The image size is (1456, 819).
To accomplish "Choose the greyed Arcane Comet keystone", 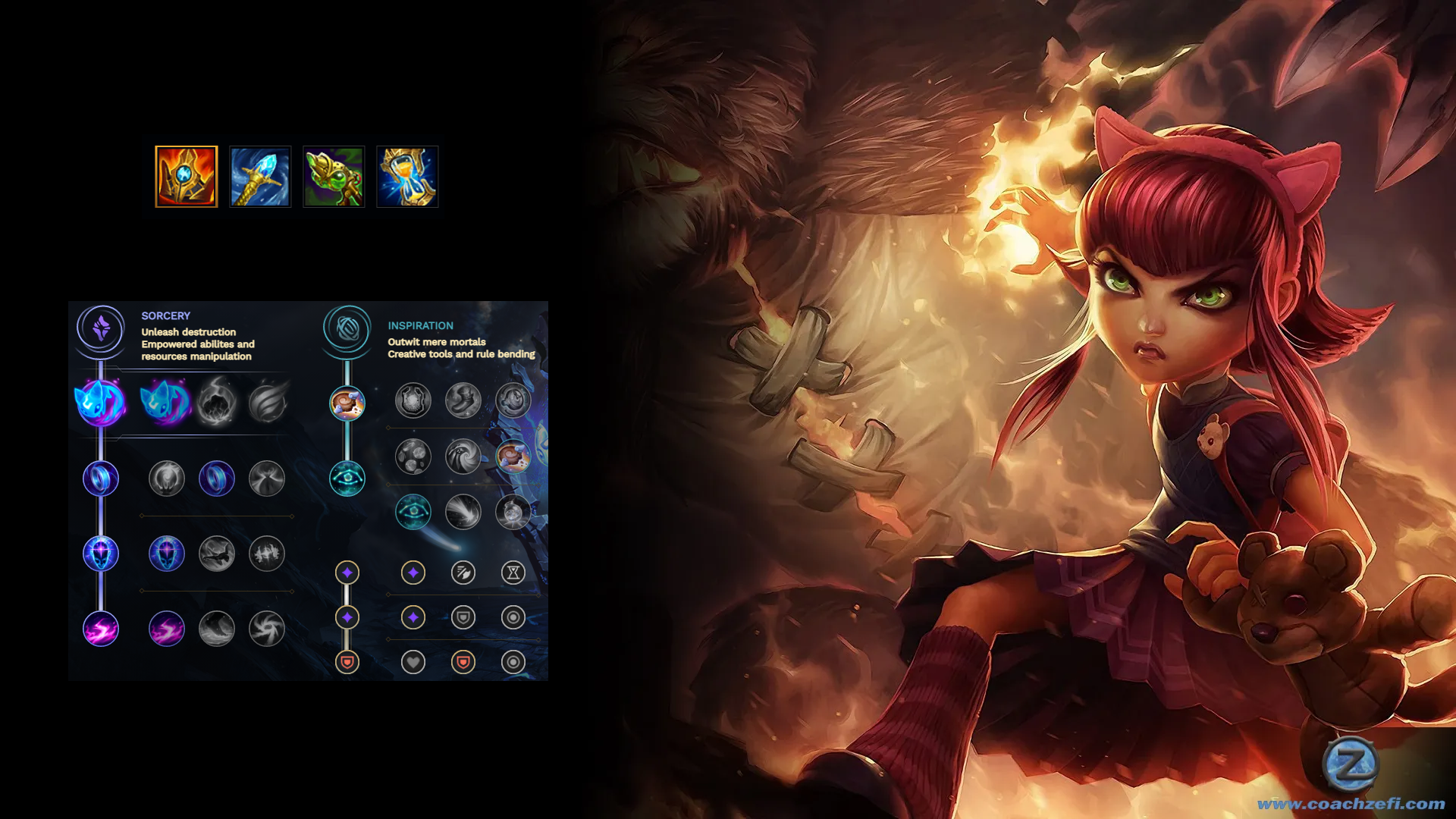I will click(x=216, y=402).
